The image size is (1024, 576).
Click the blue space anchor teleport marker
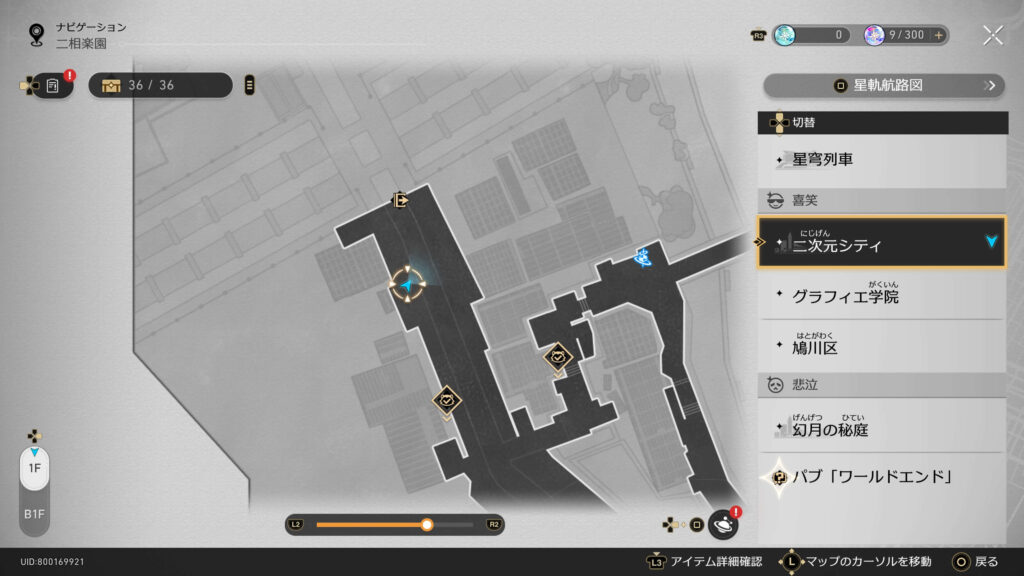643,258
